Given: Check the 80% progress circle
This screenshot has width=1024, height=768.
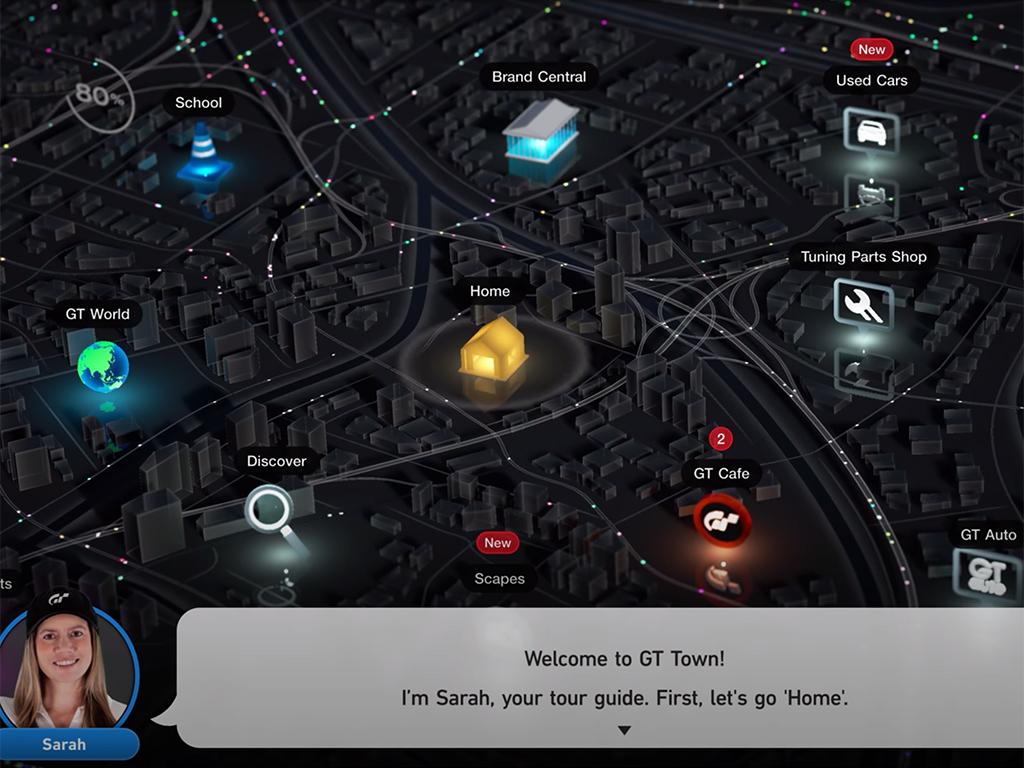Looking at the screenshot, I should point(101,98).
